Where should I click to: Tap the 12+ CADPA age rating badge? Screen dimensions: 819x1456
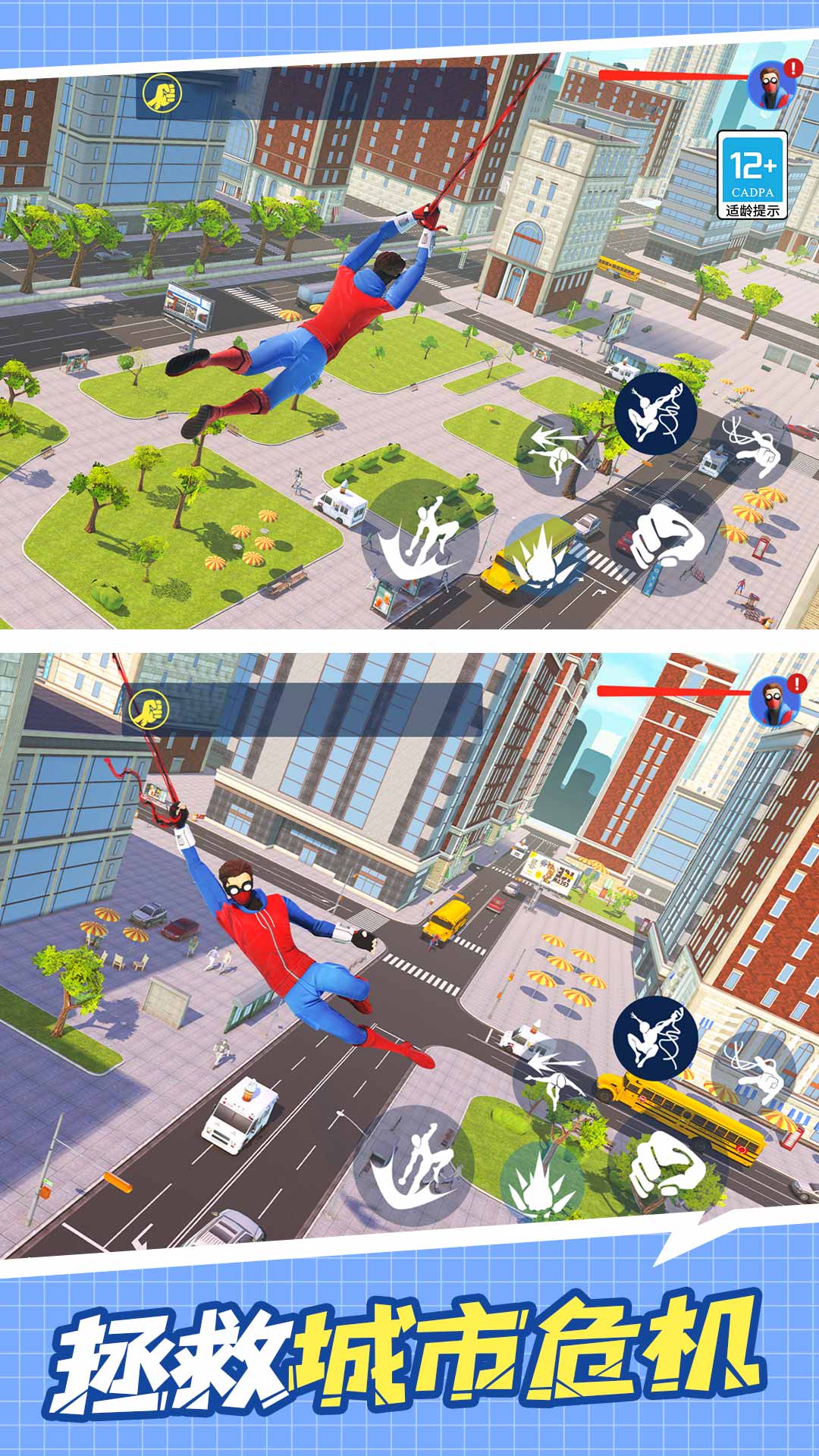[x=752, y=175]
